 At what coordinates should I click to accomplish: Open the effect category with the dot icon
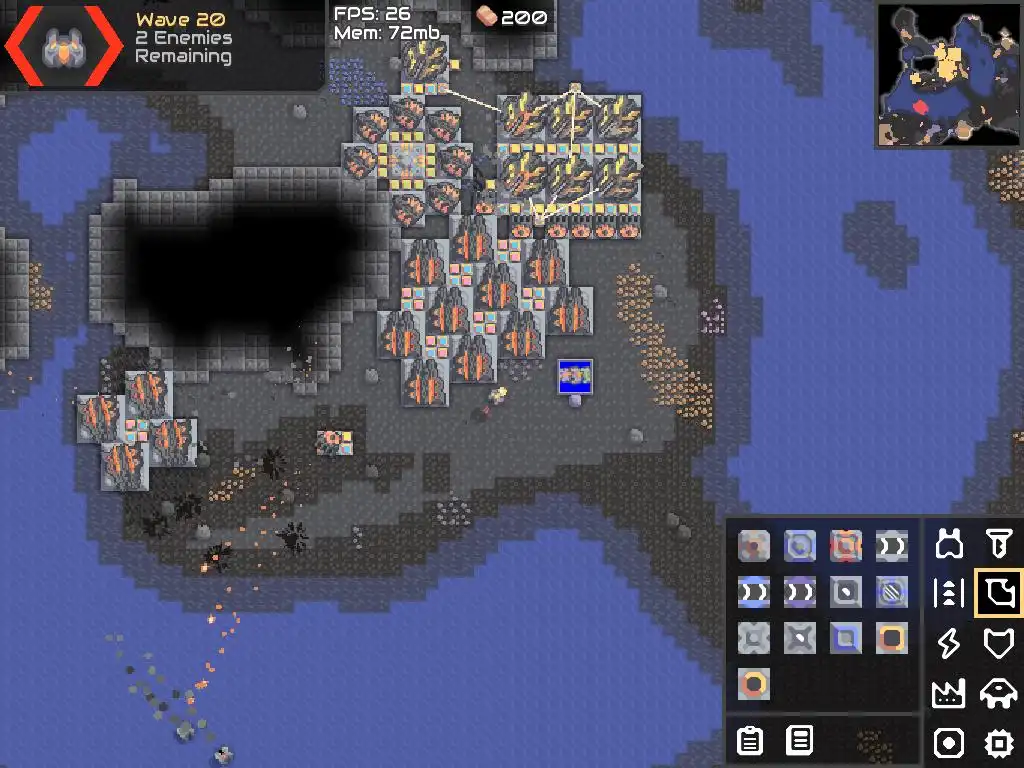pos(948,742)
